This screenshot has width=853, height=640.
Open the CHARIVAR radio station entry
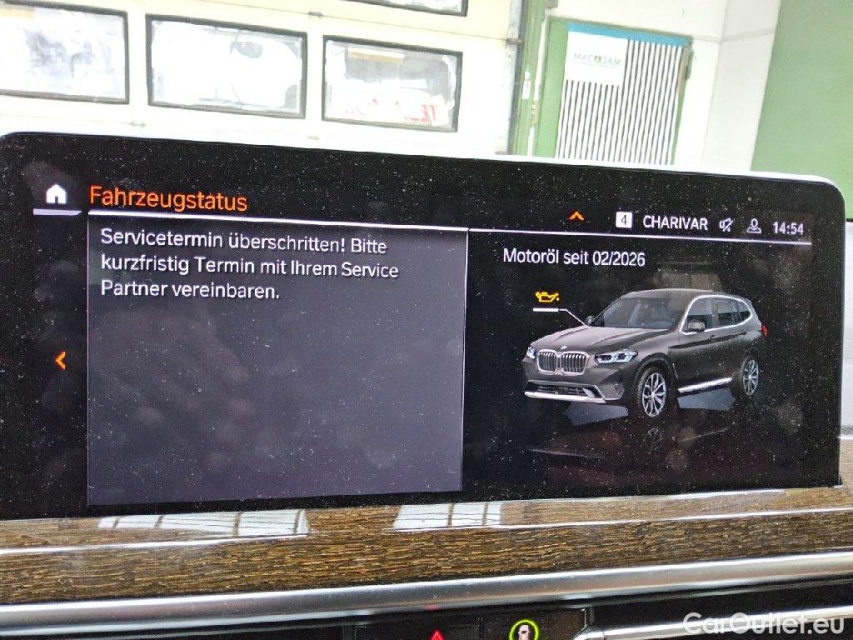click(674, 223)
